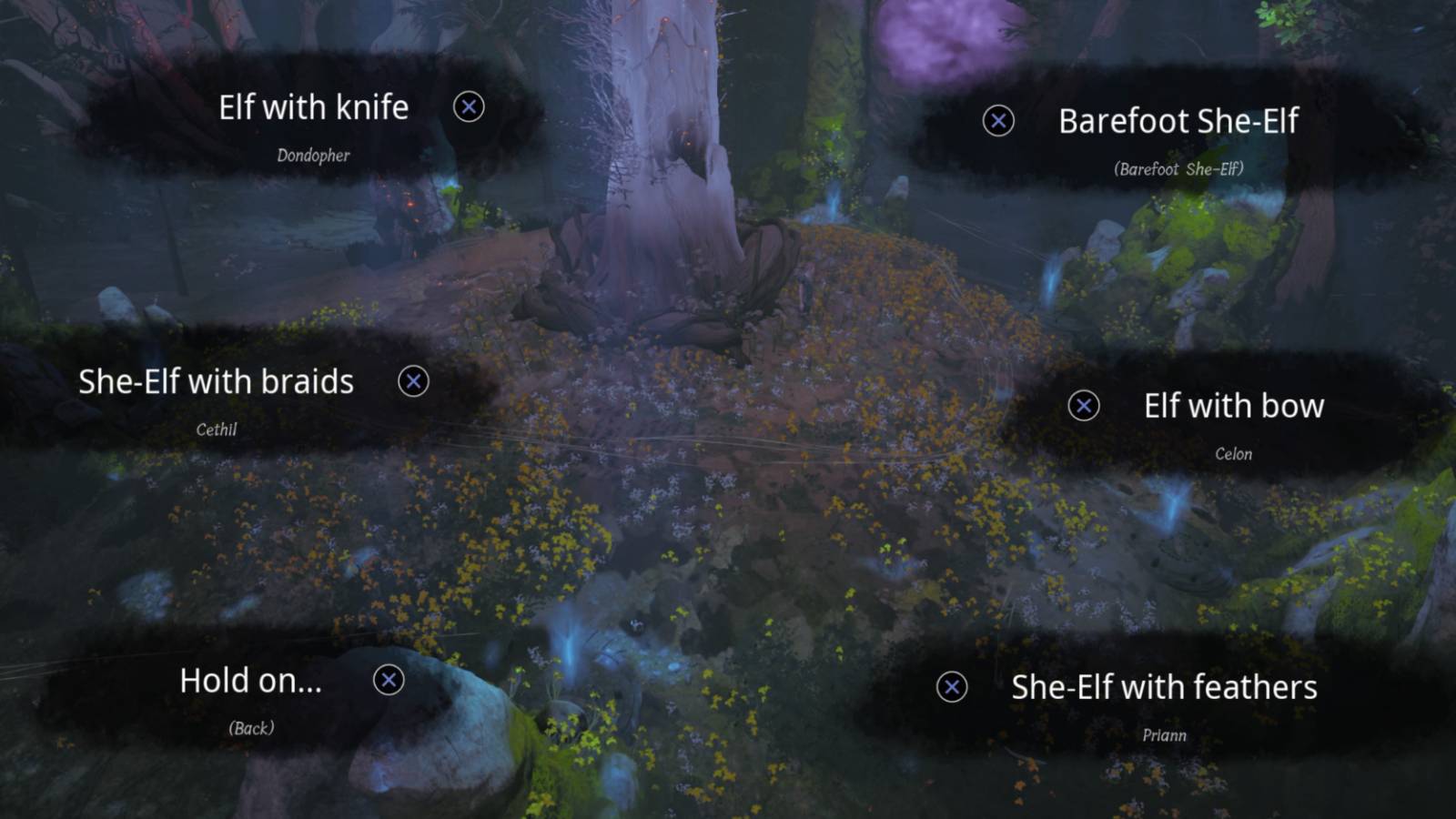
Task: Pick the "Elf with bow" dialogue choice
Action: click(1234, 406)
